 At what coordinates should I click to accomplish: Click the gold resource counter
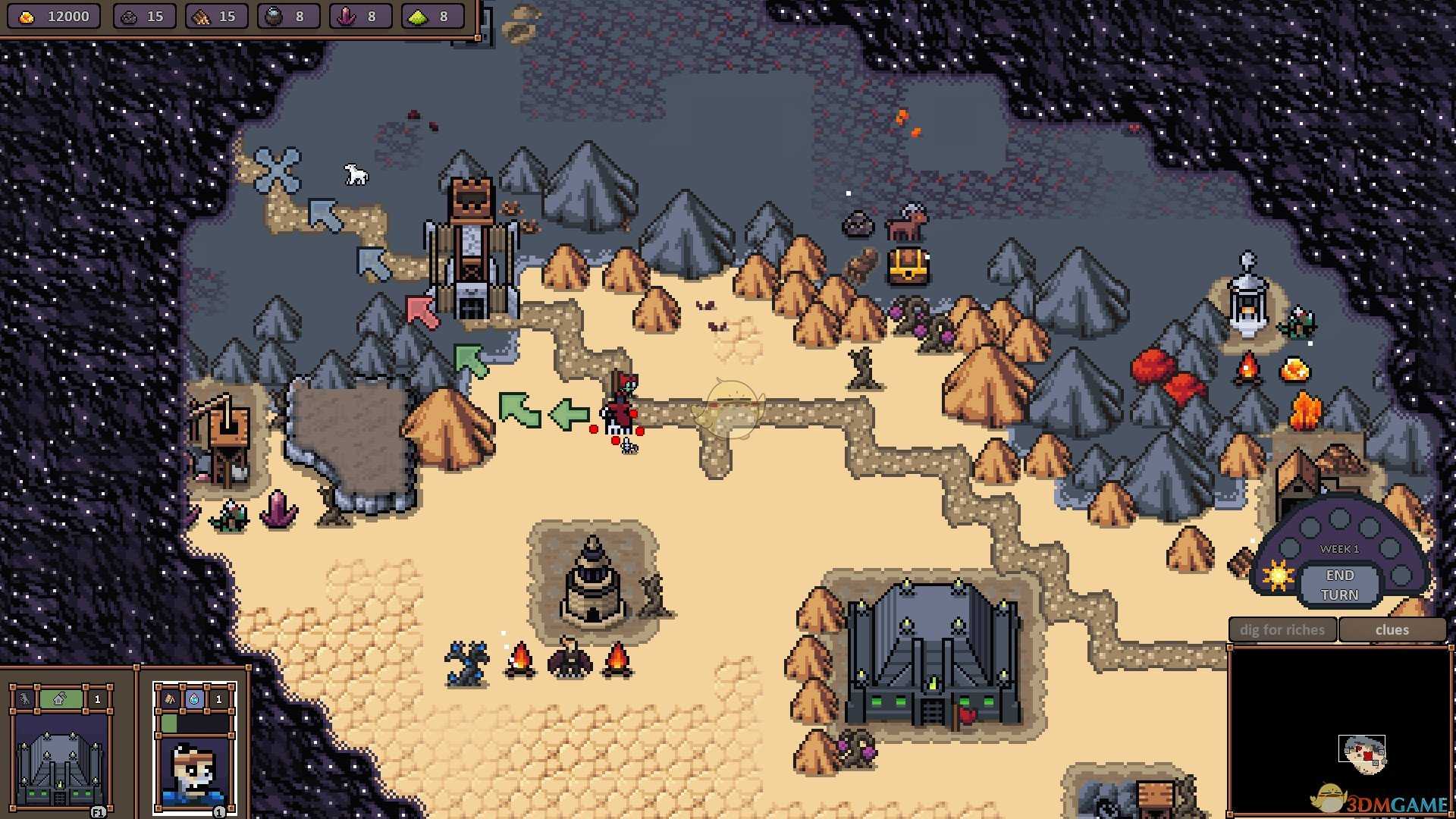(53, 17)
